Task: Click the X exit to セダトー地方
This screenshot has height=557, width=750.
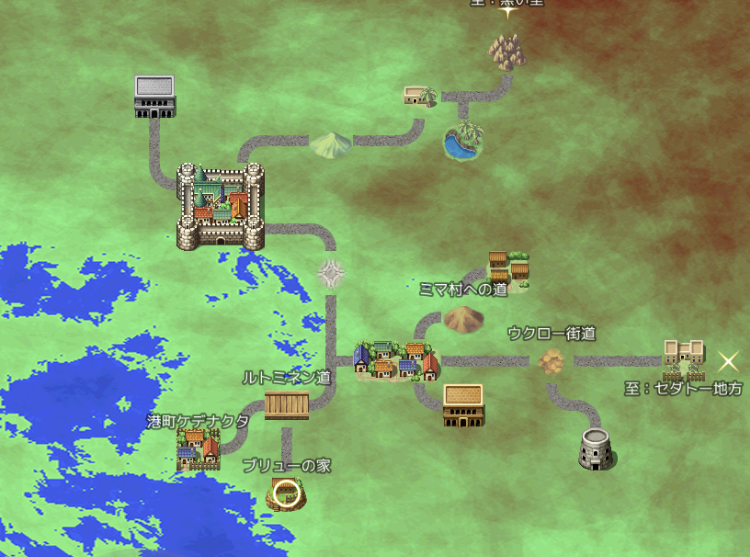Action: point(729,361)
